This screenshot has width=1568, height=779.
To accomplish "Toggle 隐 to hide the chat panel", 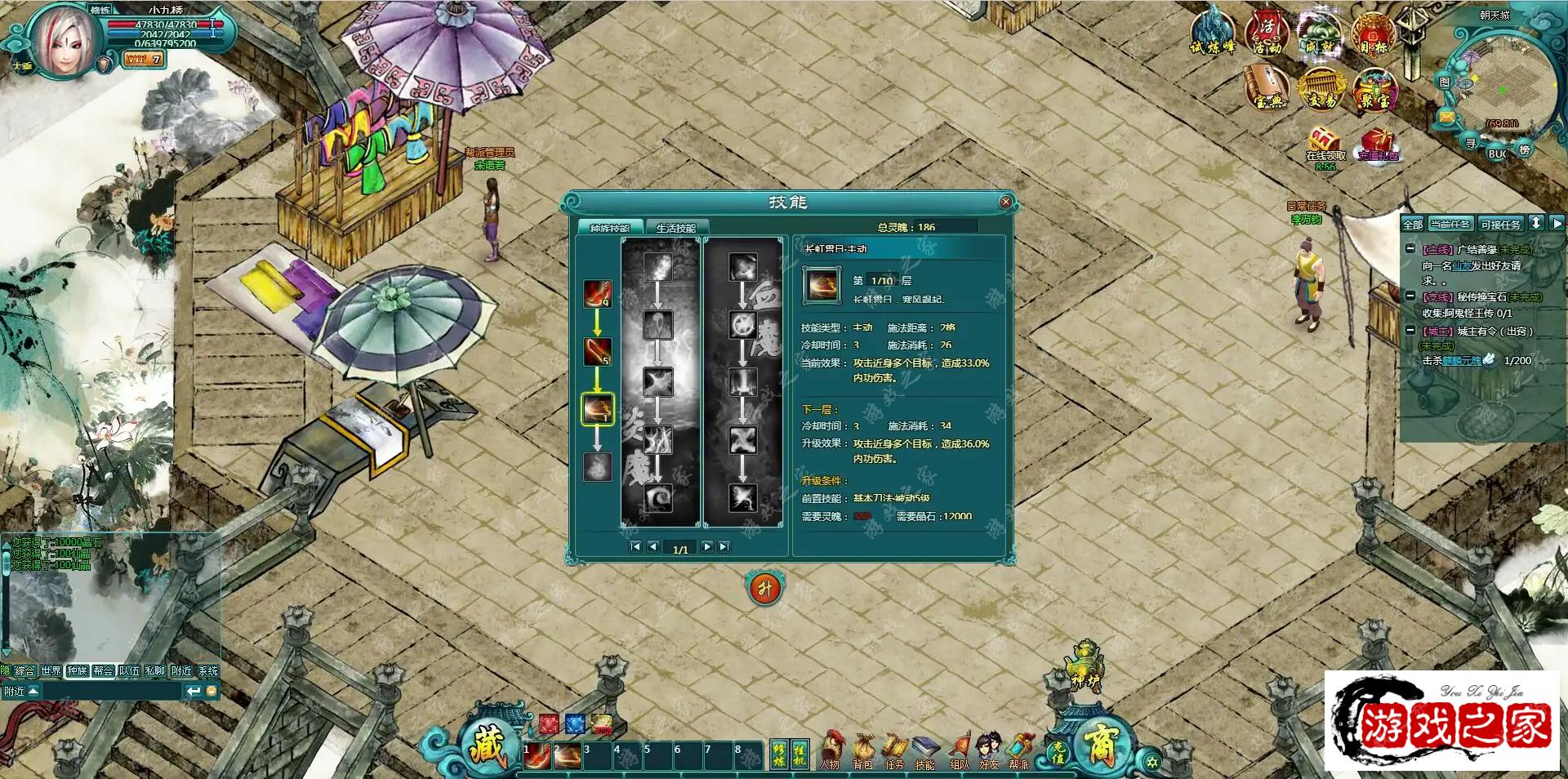I will pyautogui.click(x=7, y=670).
